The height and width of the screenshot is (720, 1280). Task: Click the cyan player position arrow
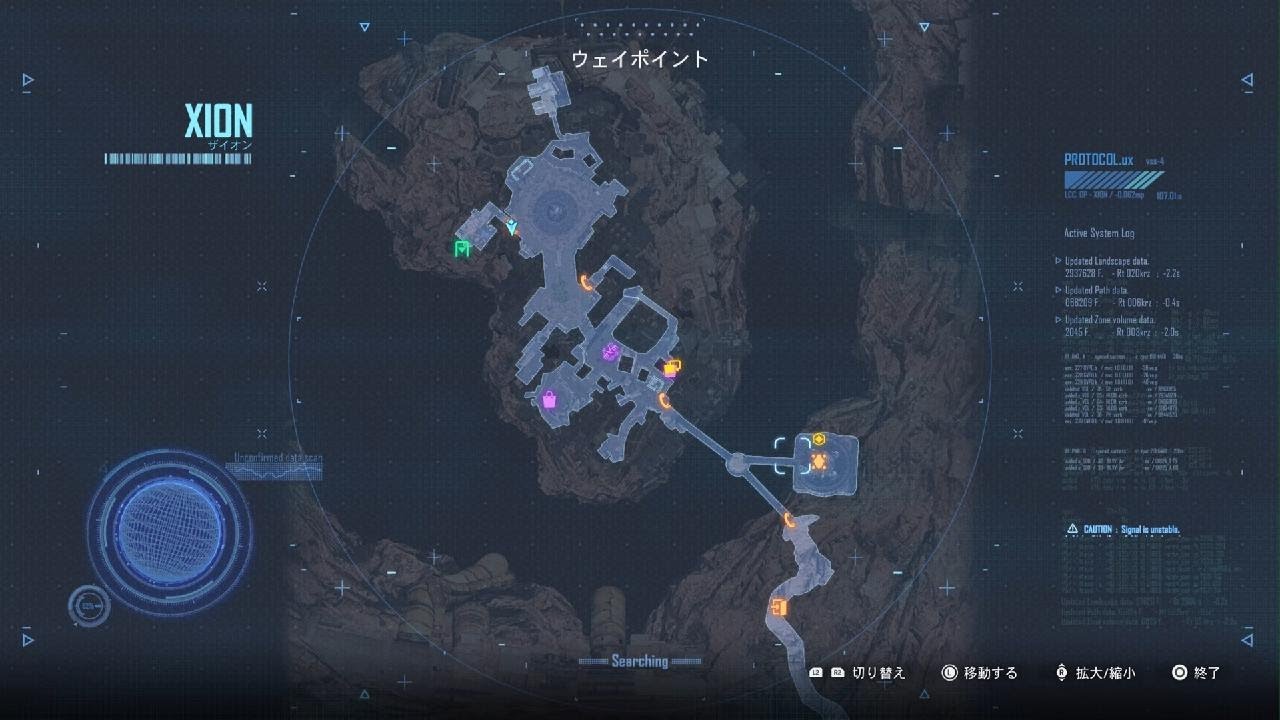(x=512, y=228)
